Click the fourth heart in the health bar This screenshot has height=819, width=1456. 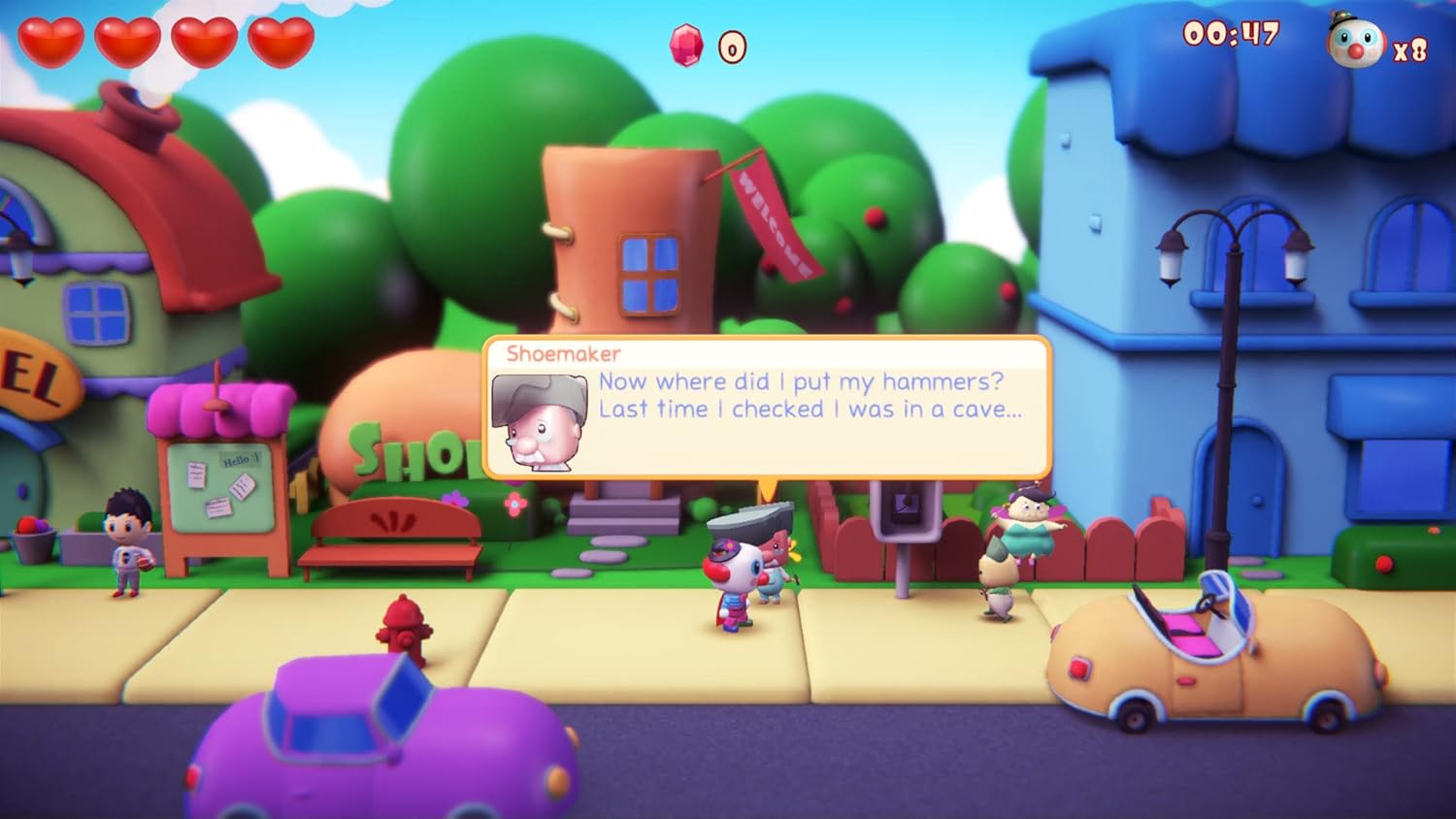pos(280,41)
